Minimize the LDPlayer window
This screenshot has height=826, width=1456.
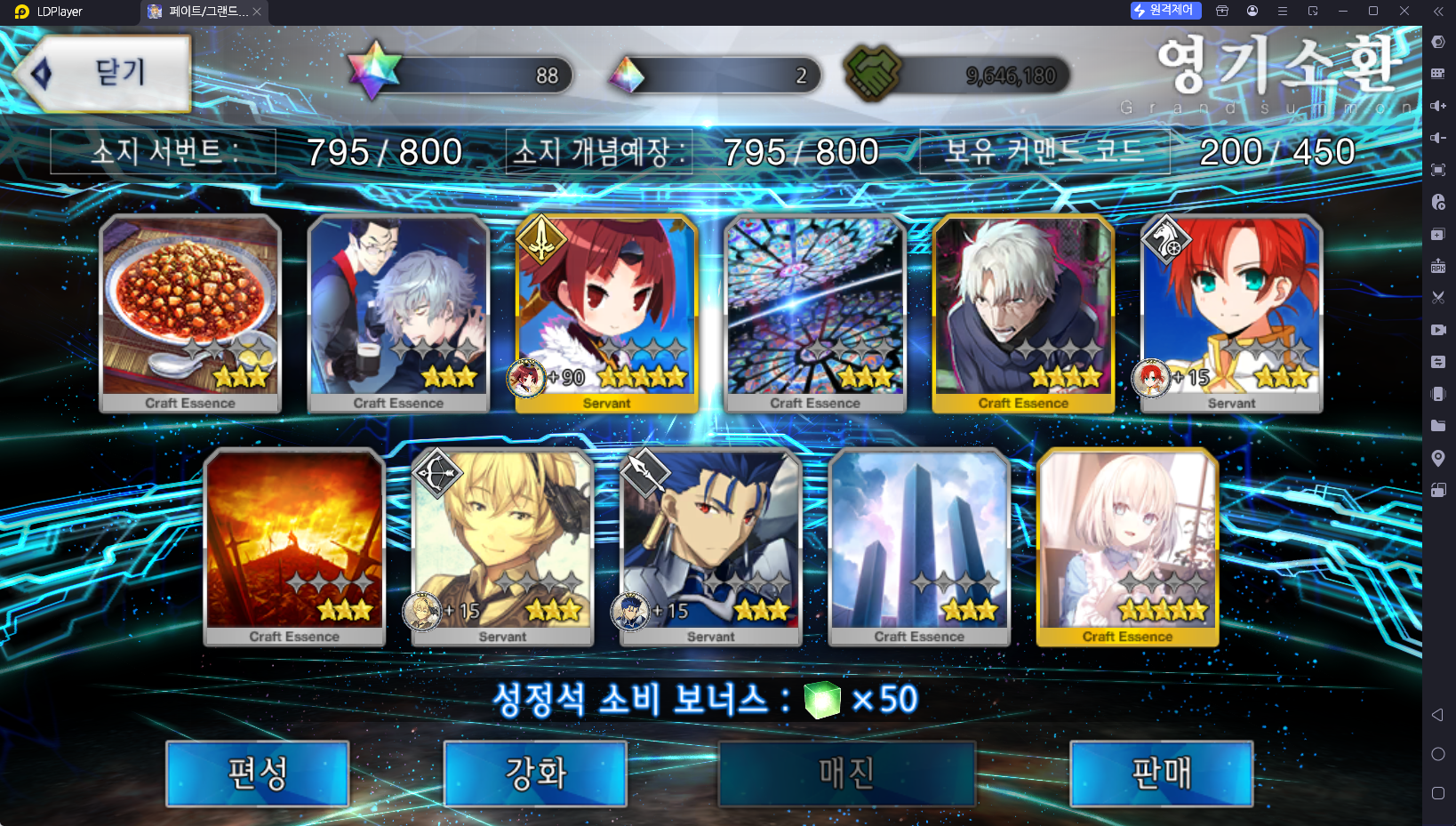pos(1343,12)
